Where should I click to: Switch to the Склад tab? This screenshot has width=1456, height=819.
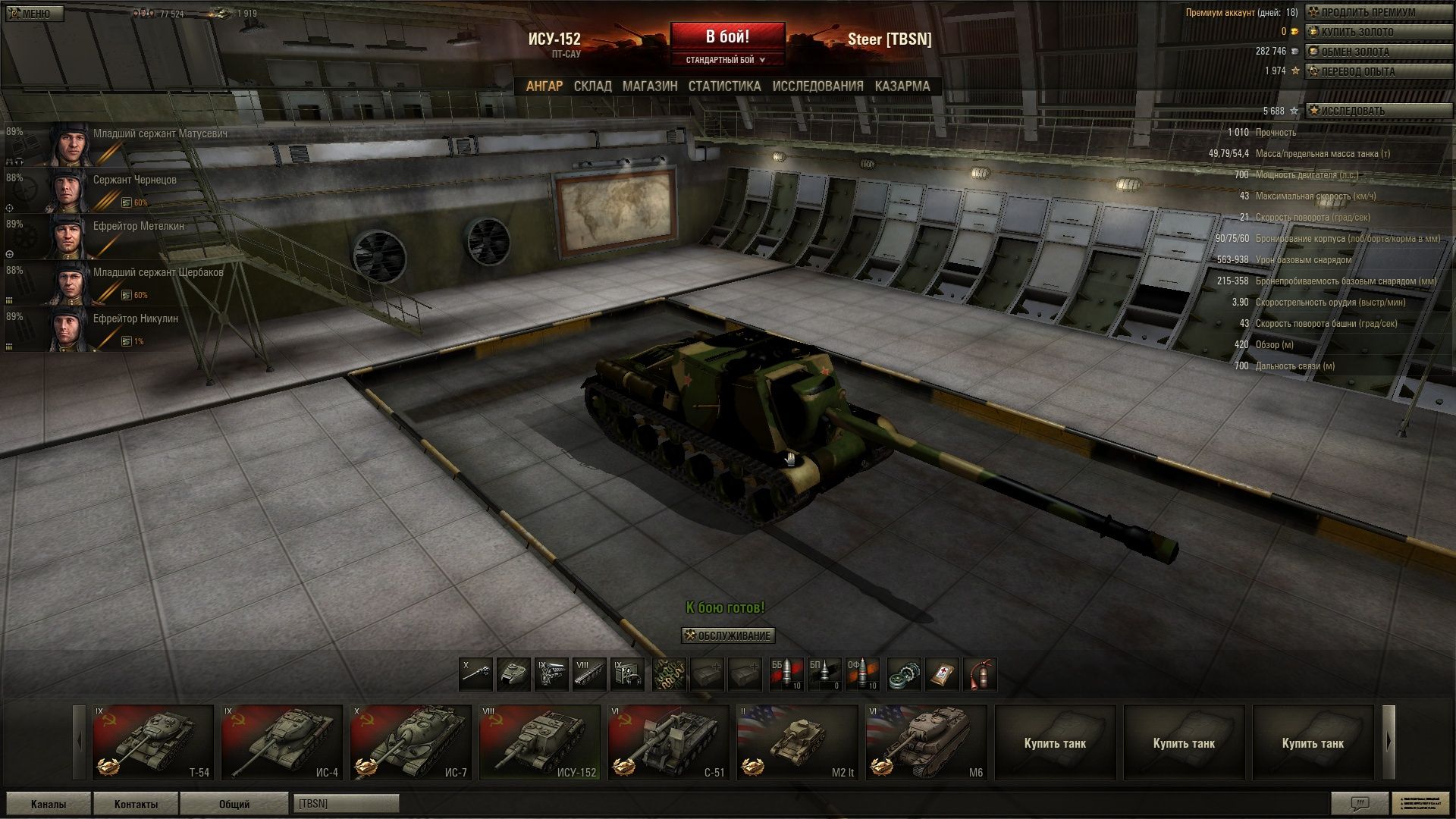click(592, 86)
